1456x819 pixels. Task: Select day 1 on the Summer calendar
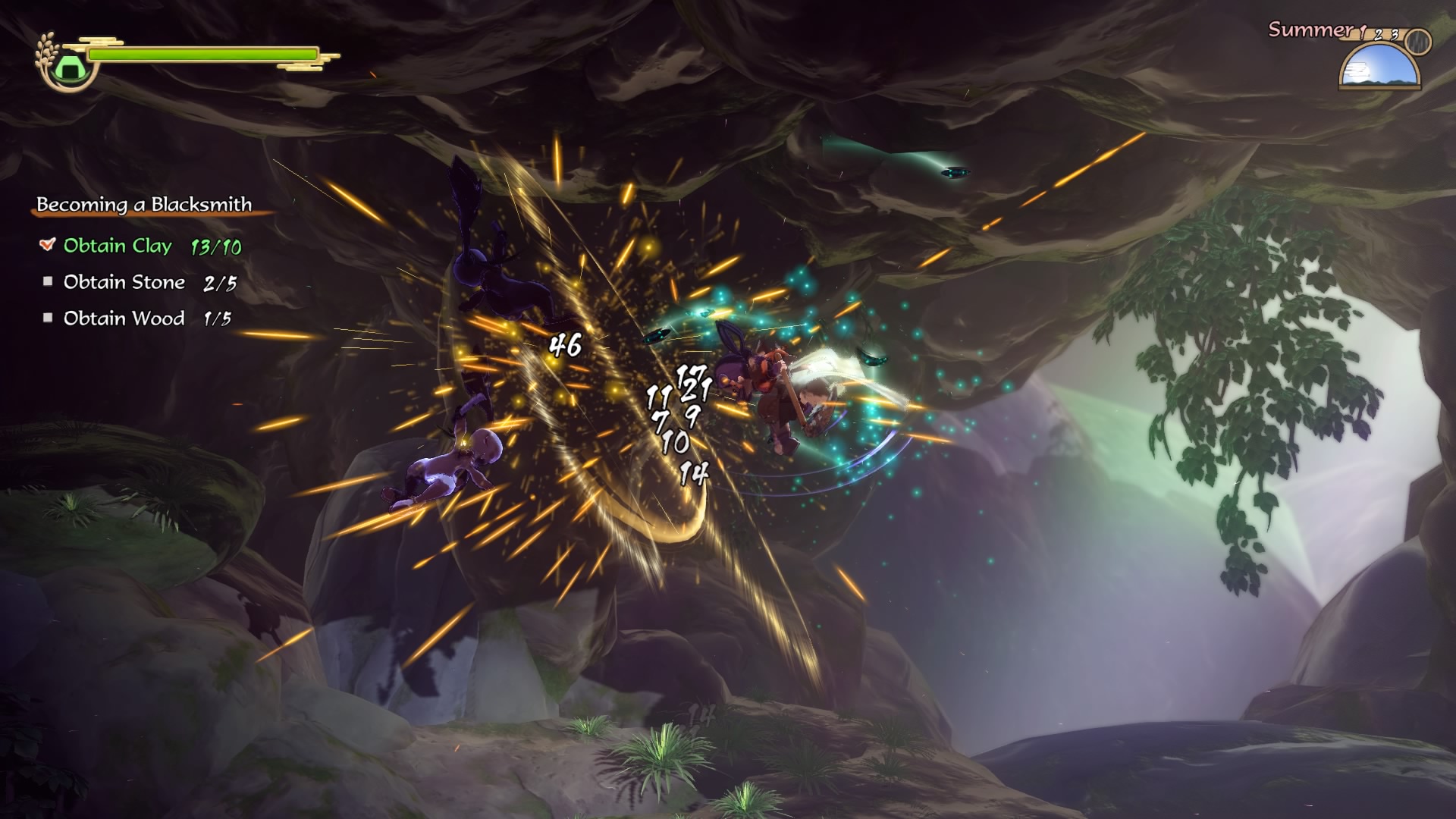coord(1362,32)
